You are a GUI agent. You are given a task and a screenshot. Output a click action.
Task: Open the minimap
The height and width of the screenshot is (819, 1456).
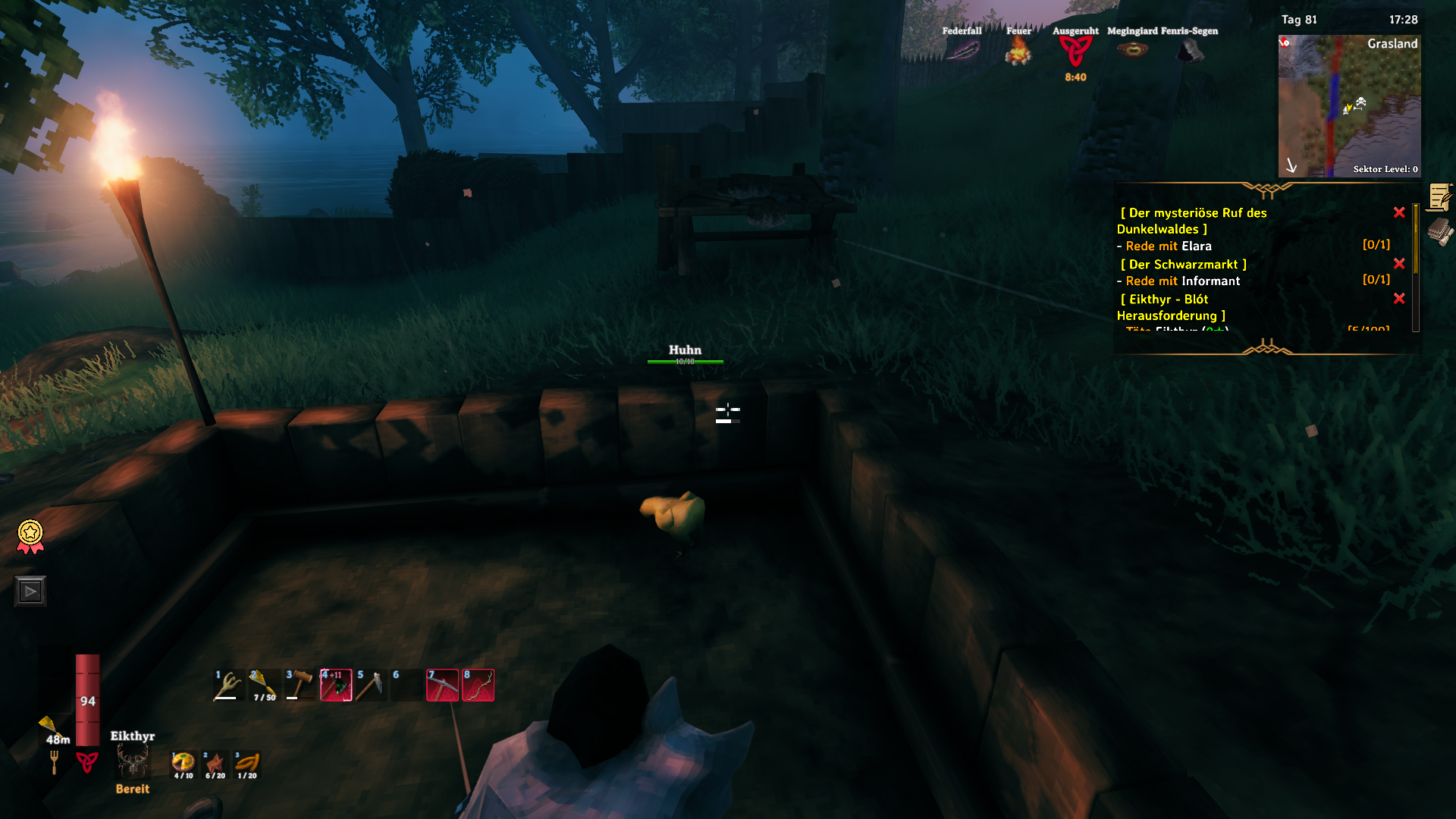[1349, 106]
